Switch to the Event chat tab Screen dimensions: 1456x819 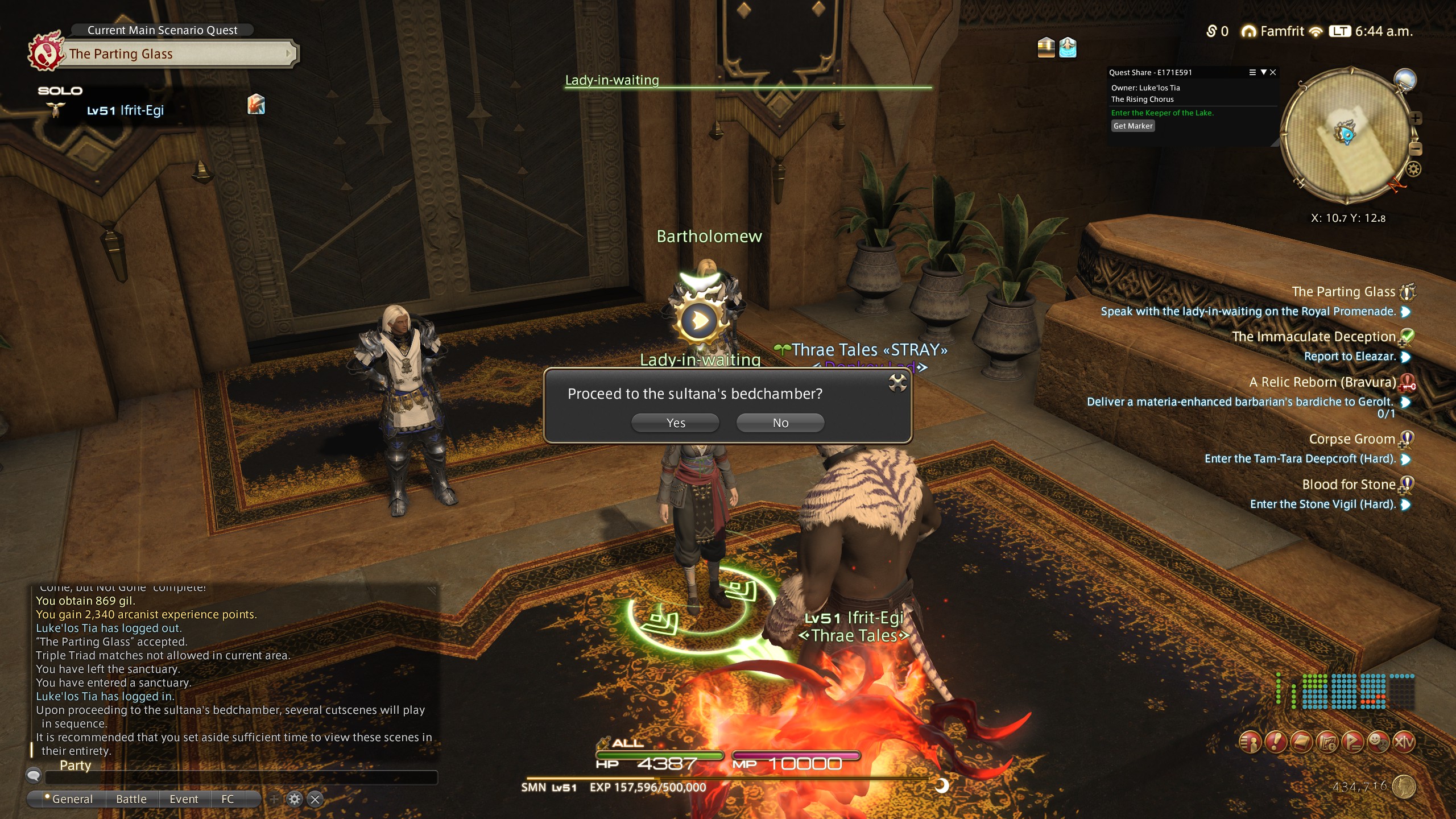(x=184, y=799)
